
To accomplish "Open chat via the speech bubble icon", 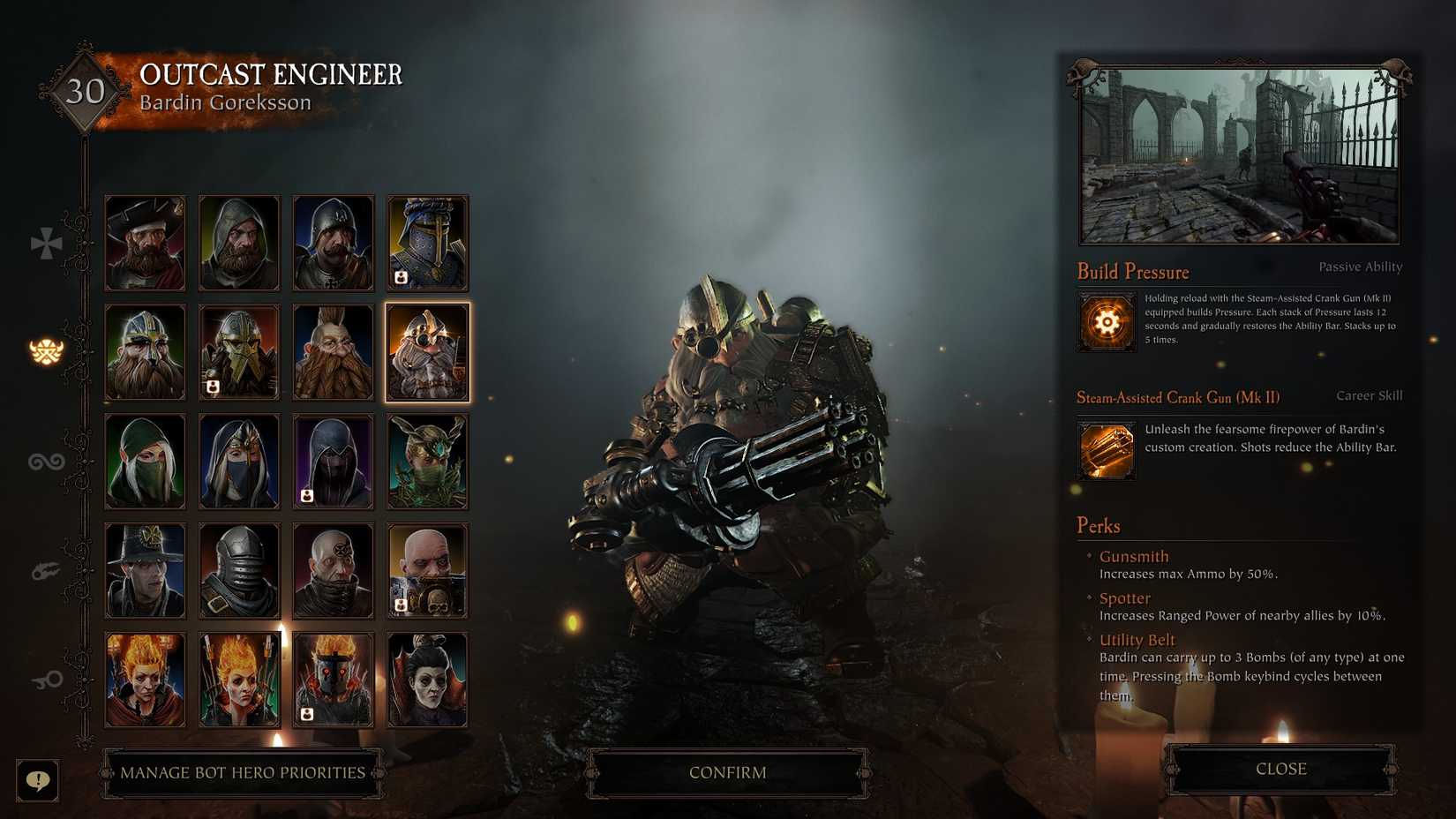I will pyautogui.click(x=37, y=780).
